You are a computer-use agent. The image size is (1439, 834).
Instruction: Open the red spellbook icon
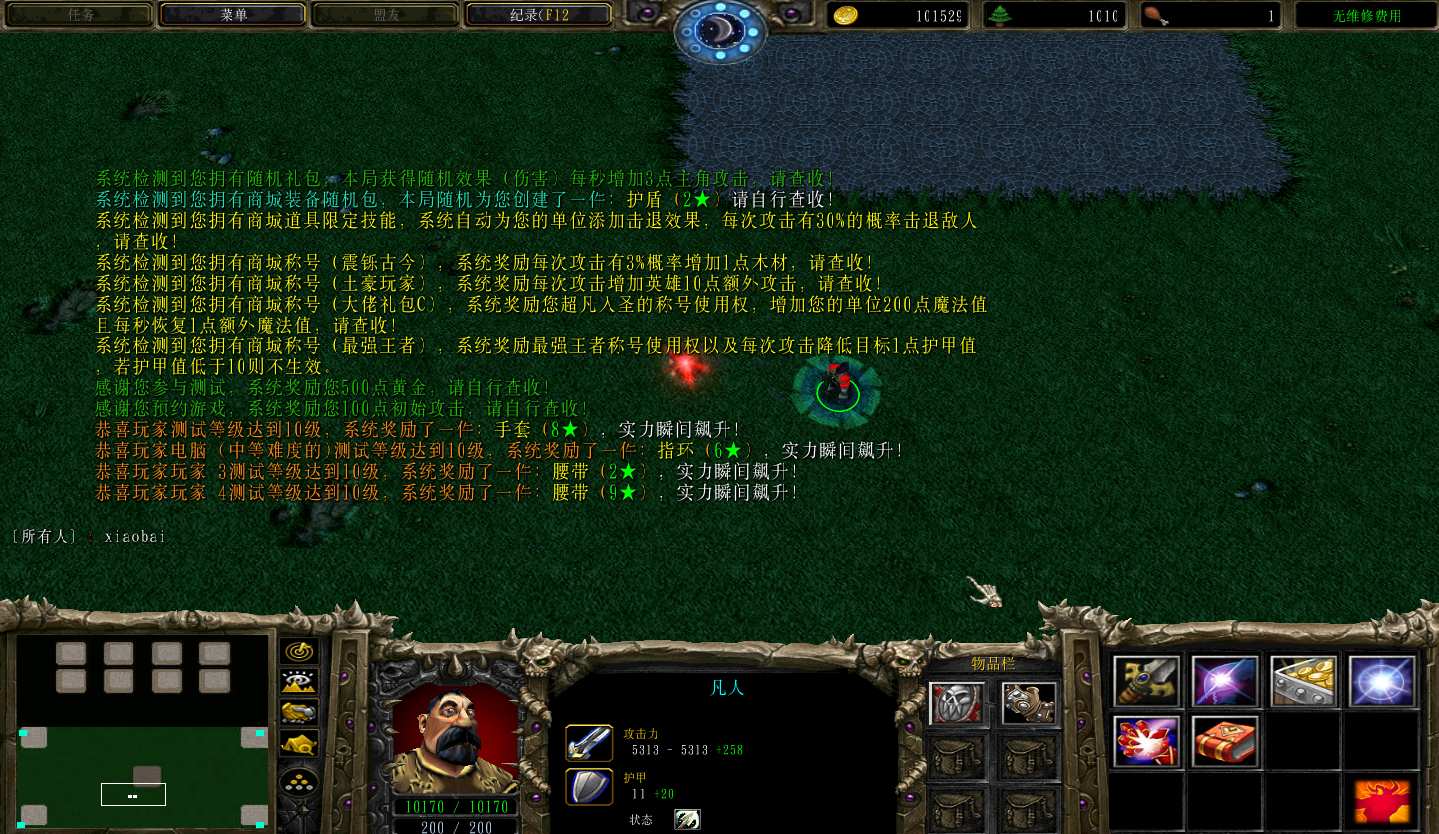[1225, 741]
